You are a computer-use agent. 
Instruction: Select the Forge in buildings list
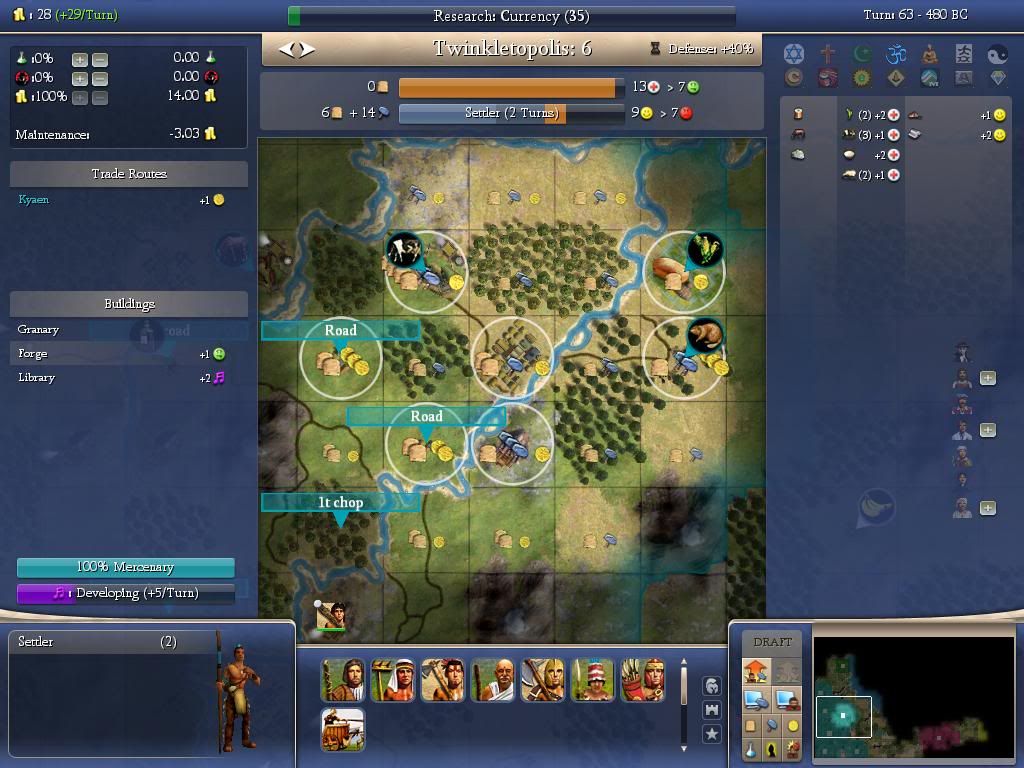click(x=33, y=353)
